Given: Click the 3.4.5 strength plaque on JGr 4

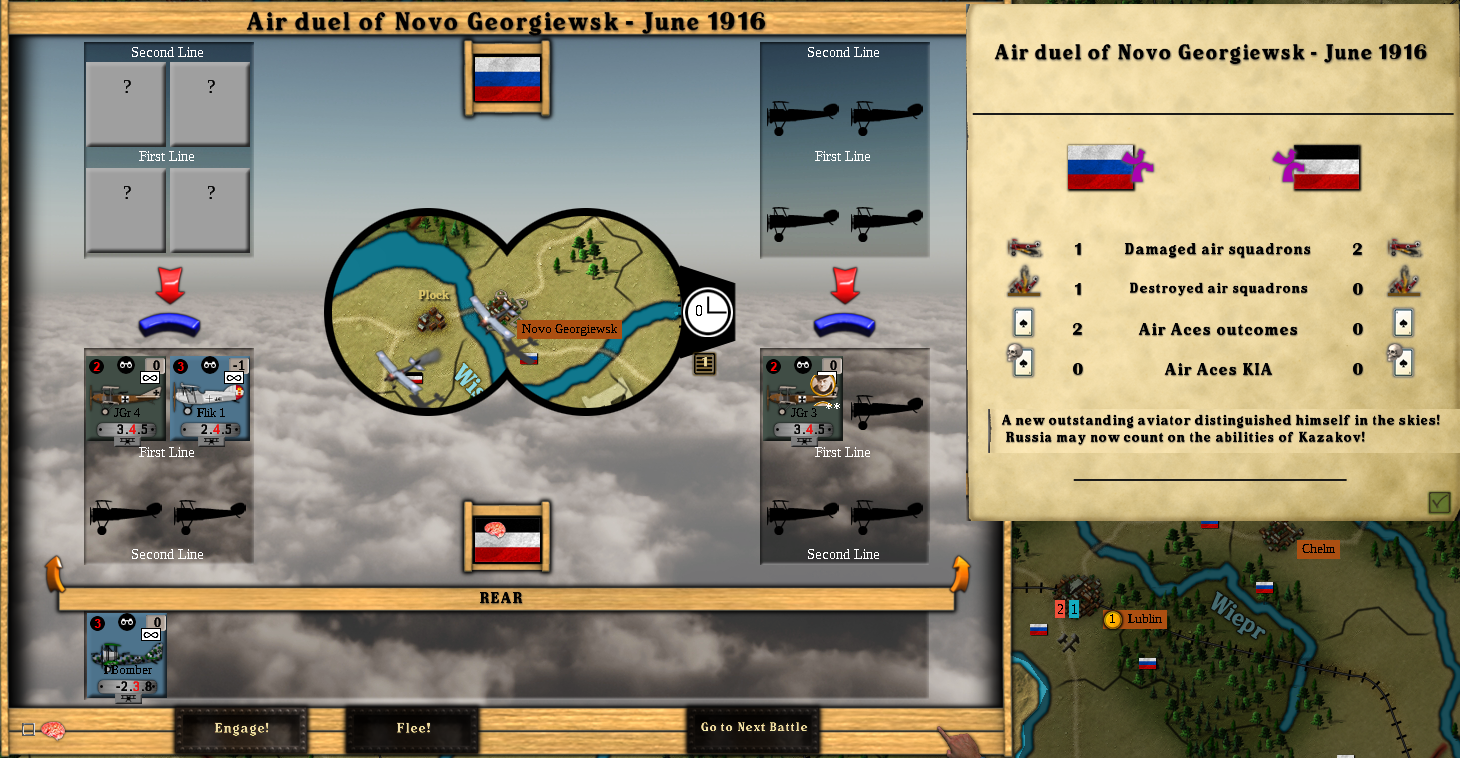Looking at the screenshot, I should [x=124, y=430].
